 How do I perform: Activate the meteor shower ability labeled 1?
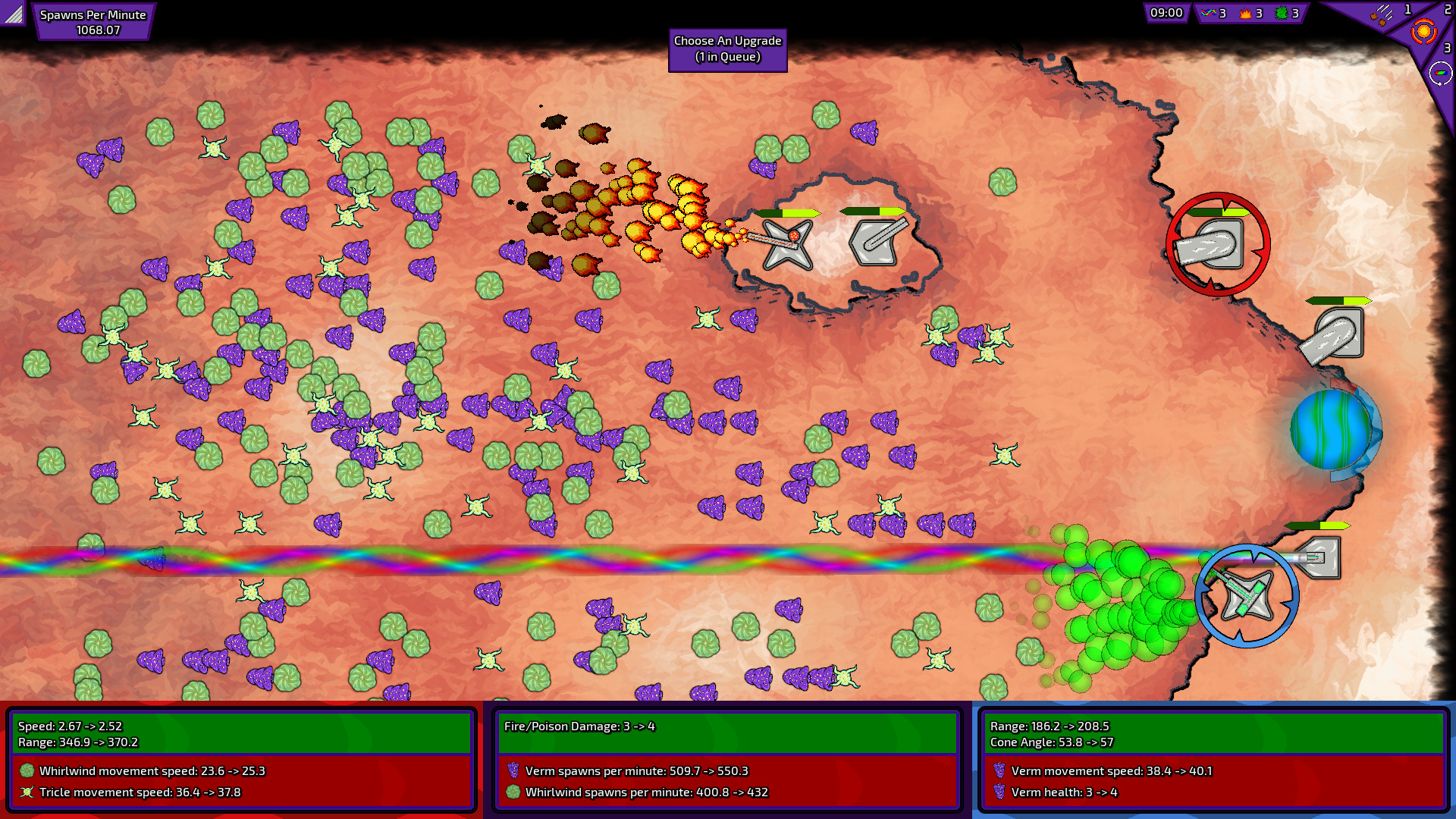tap(1382, 15)
